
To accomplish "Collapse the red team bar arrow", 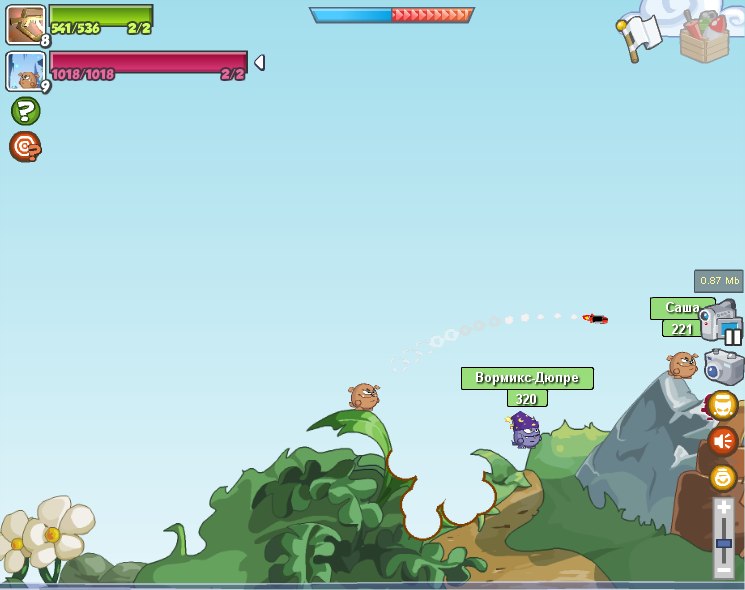I will [259, 63].
